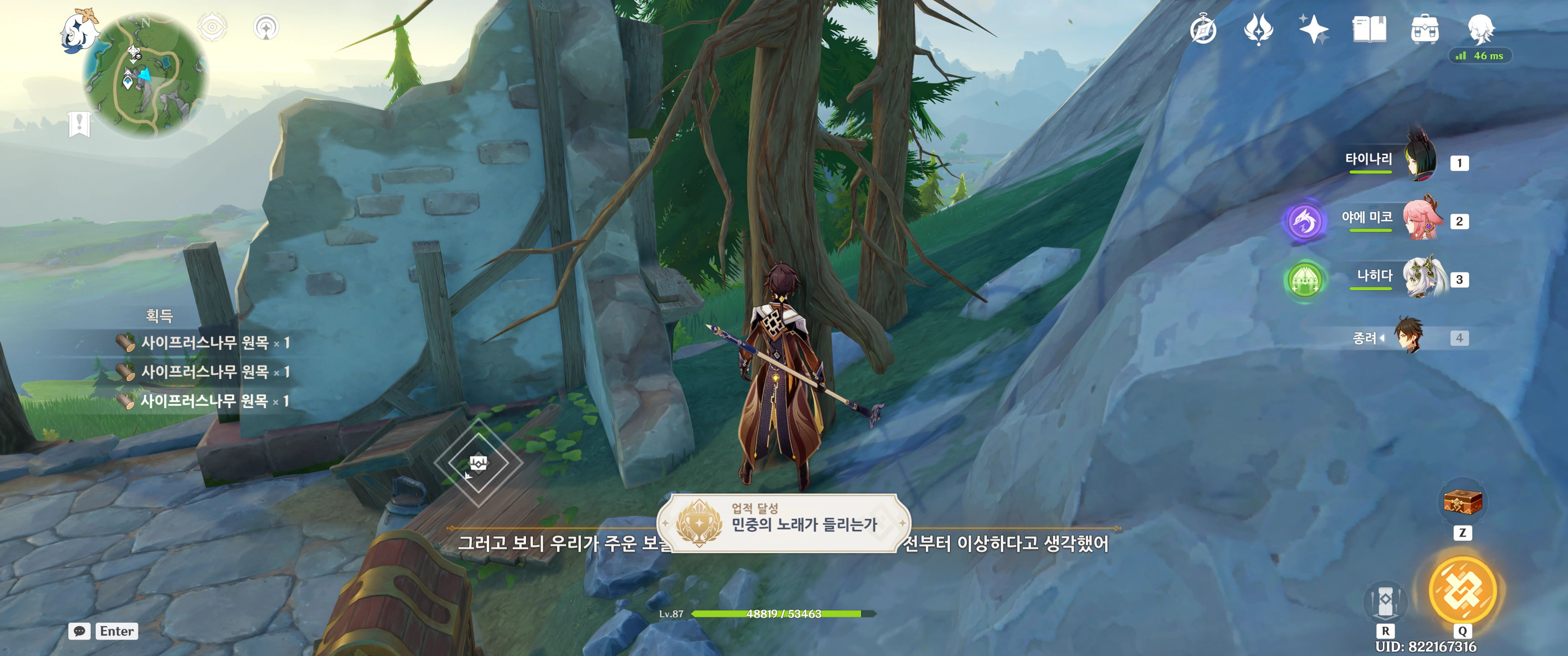This screenshot has width=1568, height=656.
Task: Open the inventory backpack icon
Action: coord(1424,29)
